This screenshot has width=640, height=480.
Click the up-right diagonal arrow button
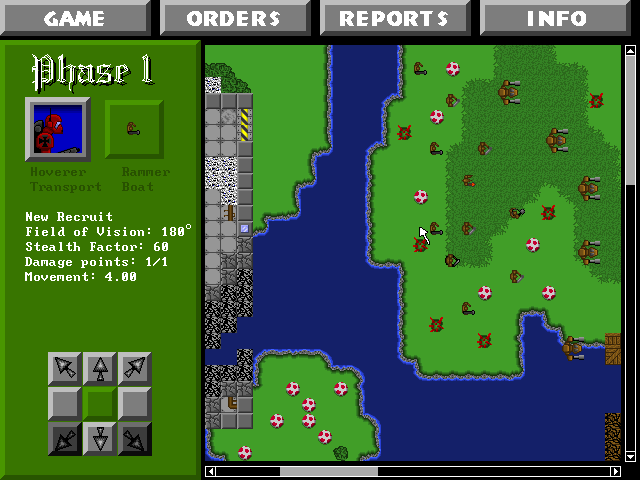click(x=135, y=369)
